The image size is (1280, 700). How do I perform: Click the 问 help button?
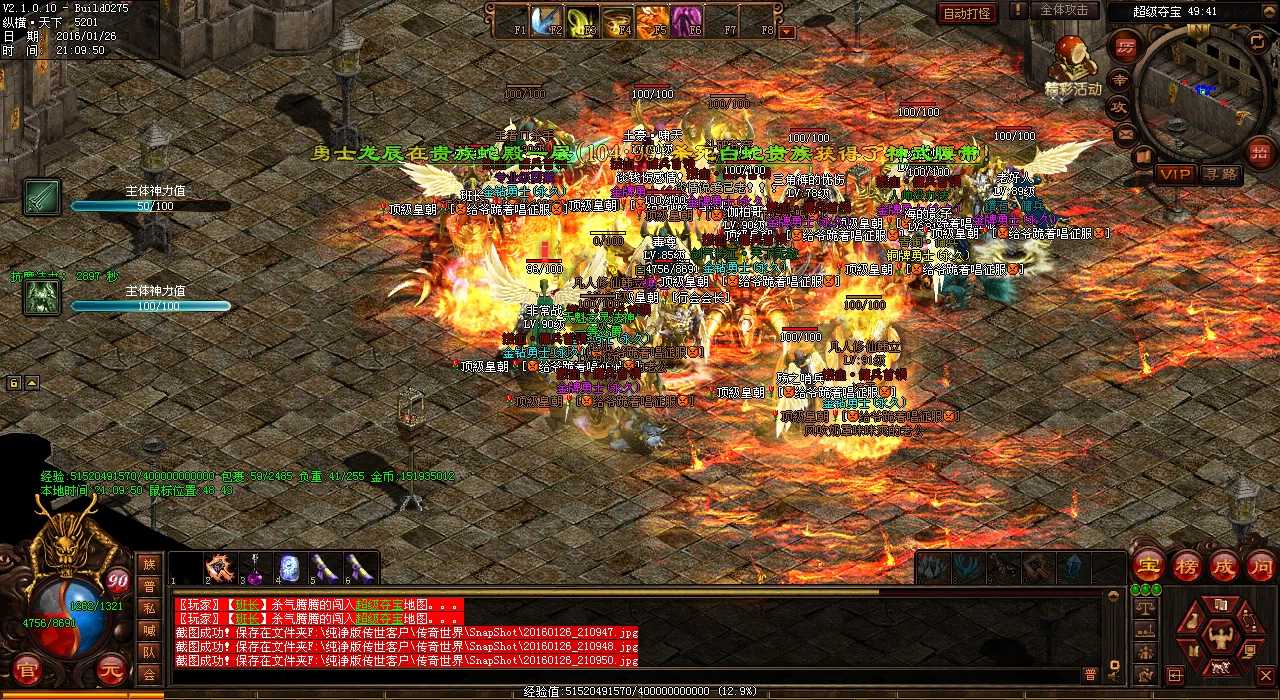pyautogui.click(x=1261, y=565)
